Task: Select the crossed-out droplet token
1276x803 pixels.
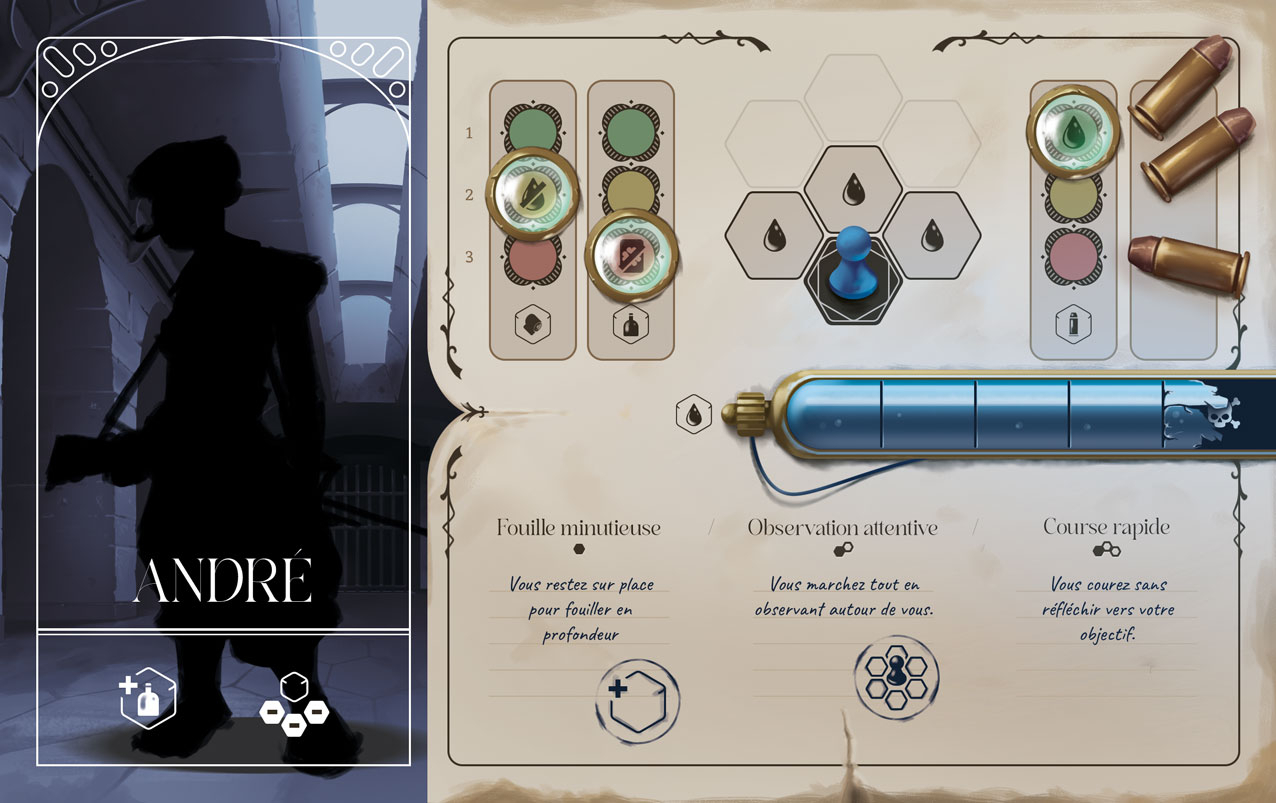Action: point(532,192)
